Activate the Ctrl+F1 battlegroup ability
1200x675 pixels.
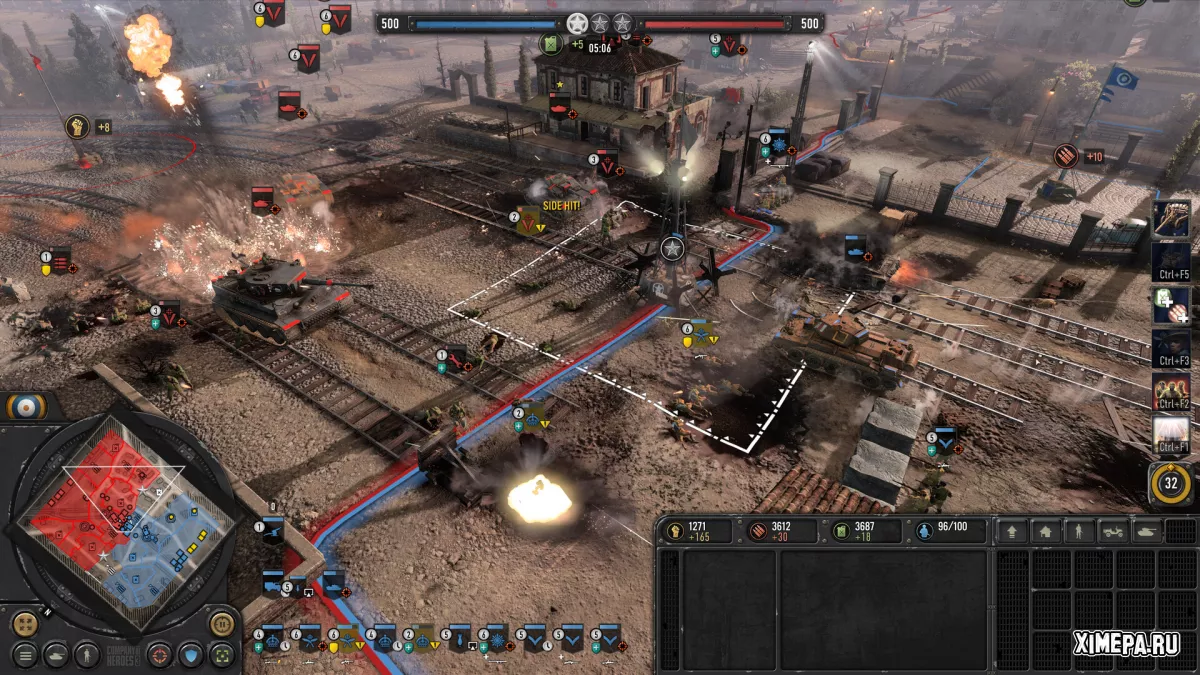[1171, 435]
